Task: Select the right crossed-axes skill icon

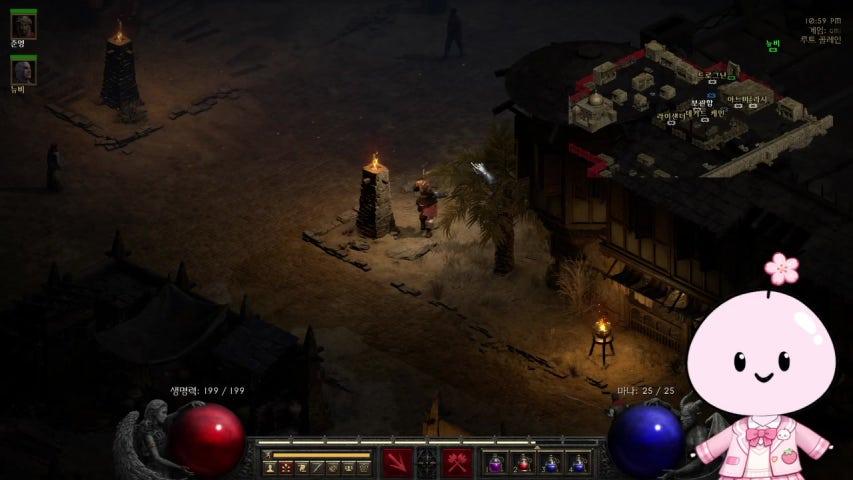Action: [457, 462]
